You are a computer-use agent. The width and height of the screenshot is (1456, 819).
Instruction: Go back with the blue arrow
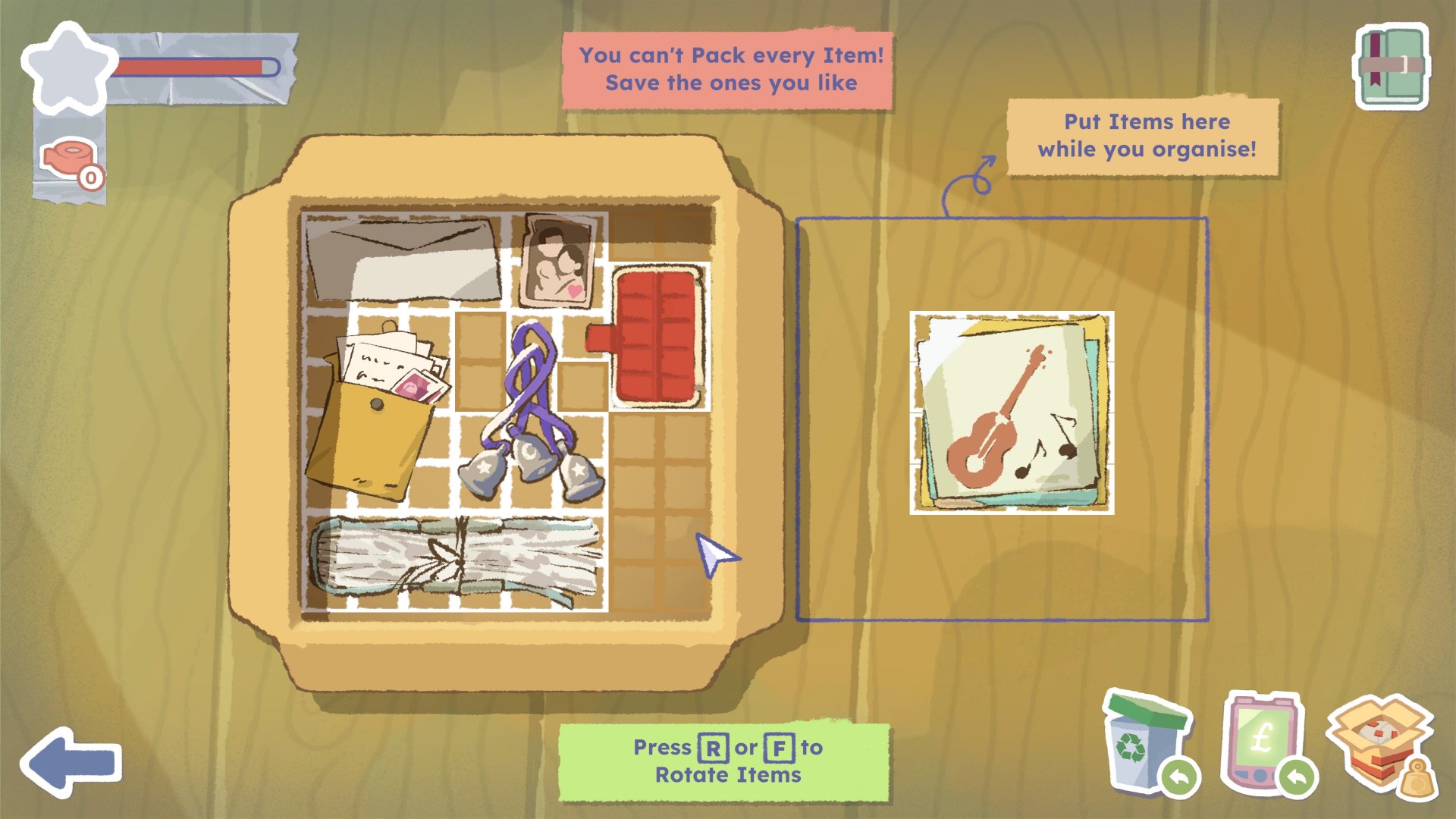pos(71,762)
